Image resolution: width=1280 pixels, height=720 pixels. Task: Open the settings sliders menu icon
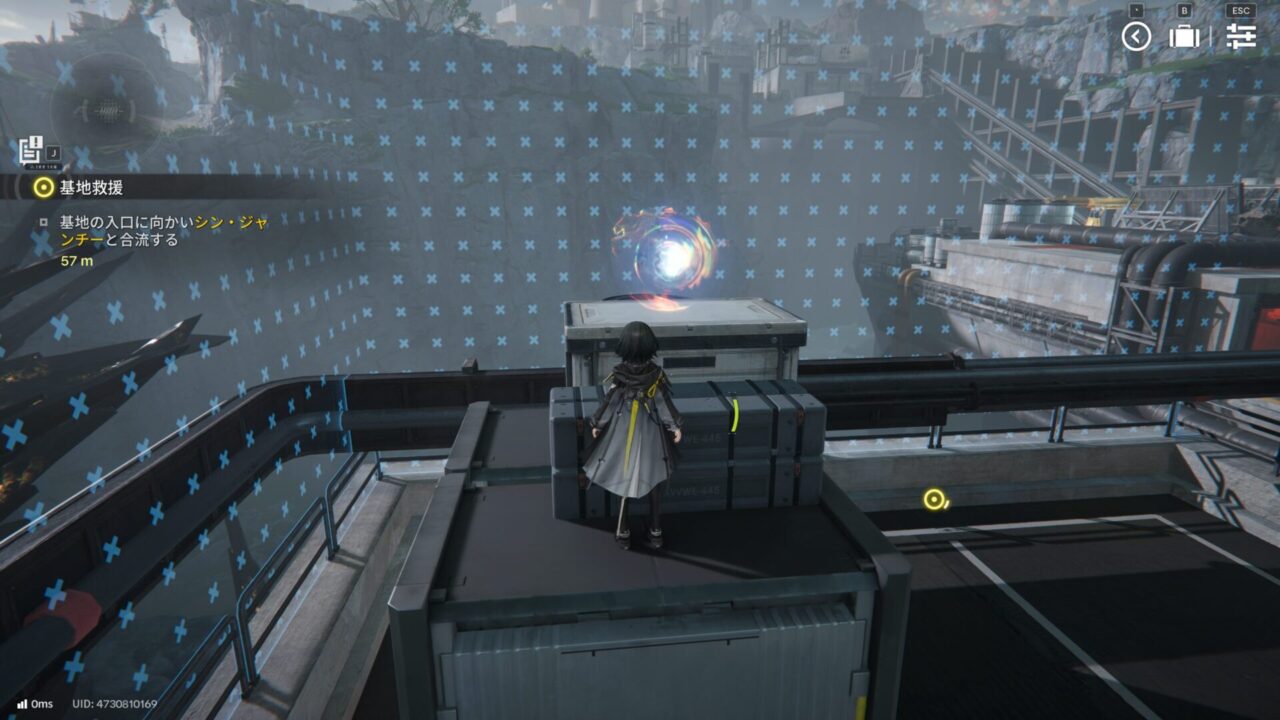[x=1241, y=37]
